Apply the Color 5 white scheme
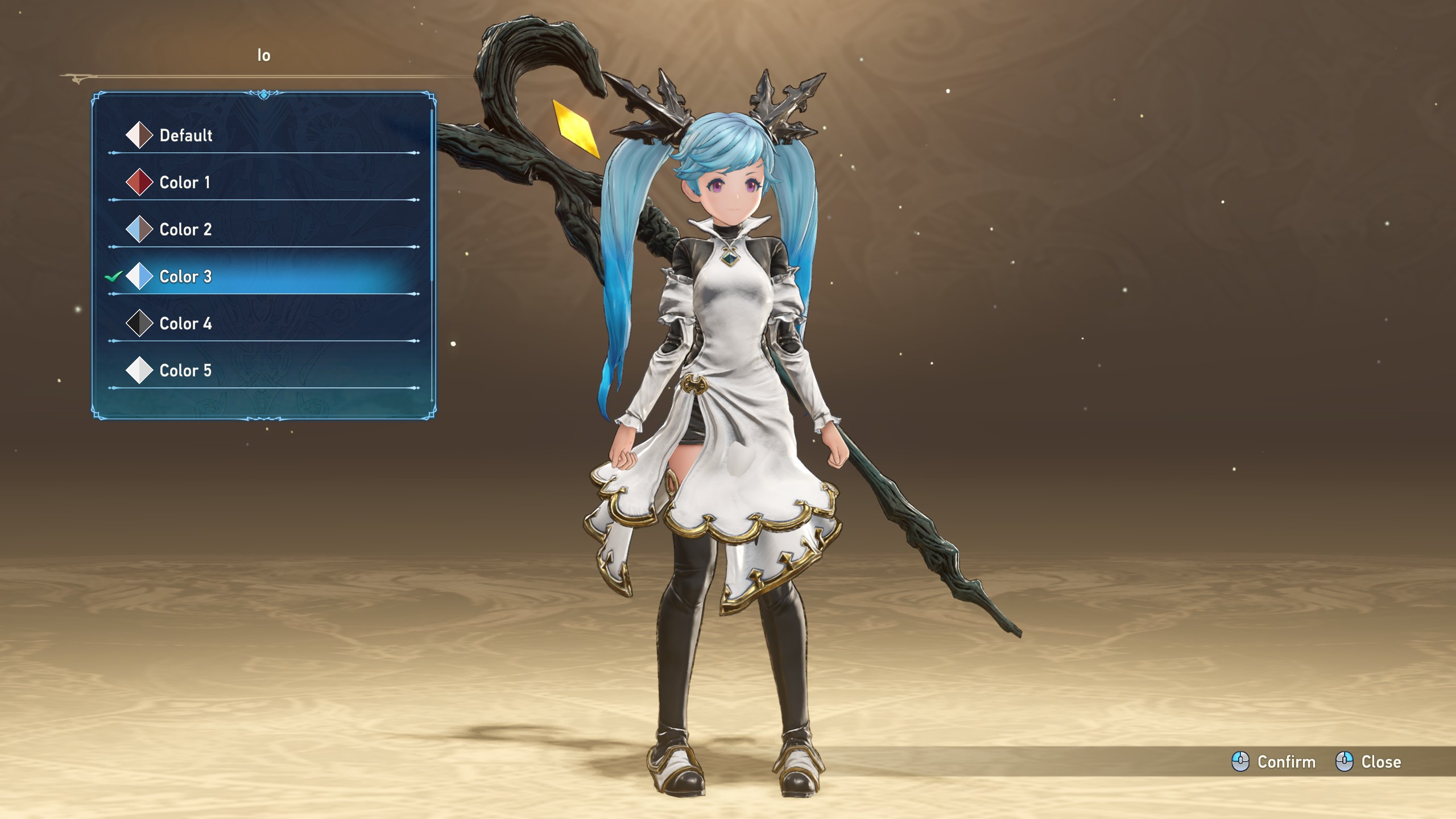Screen dimensions: 1456x819 [185, 371]
